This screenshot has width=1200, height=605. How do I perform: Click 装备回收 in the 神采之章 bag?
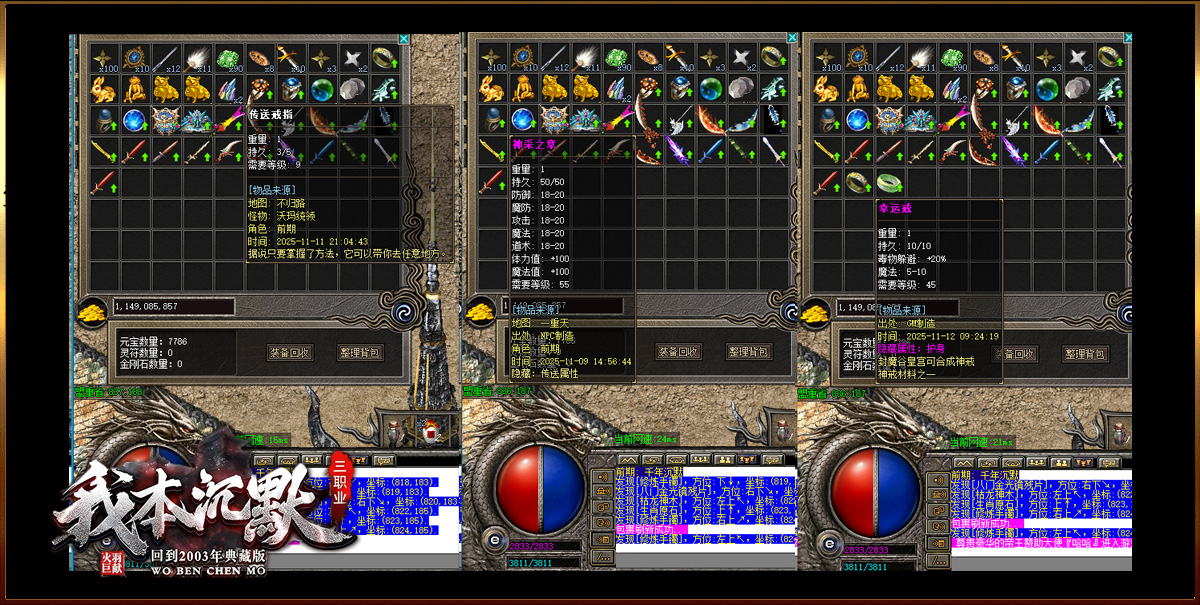[679, 352]
